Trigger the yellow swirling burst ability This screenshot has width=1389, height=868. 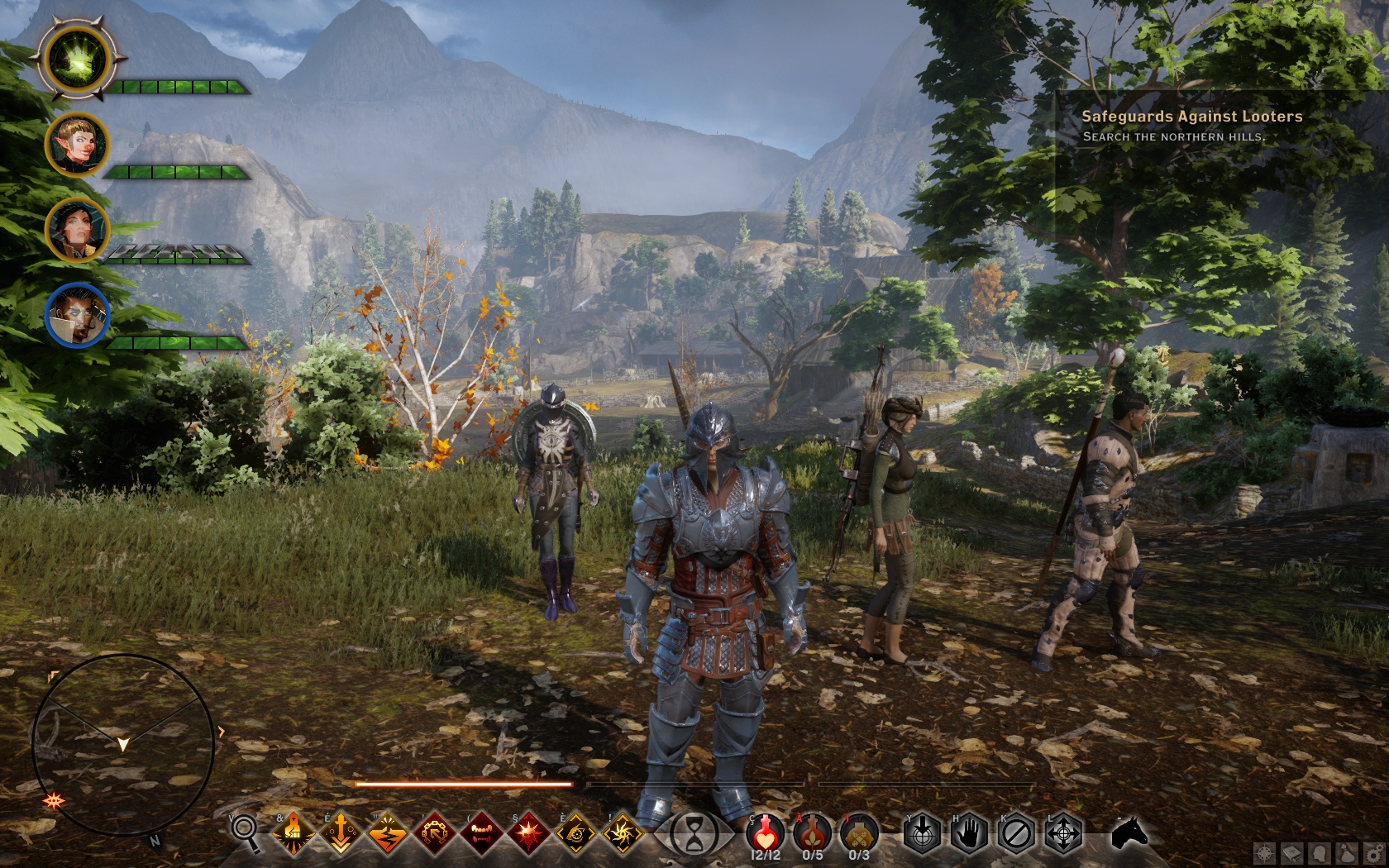point(623,833)
